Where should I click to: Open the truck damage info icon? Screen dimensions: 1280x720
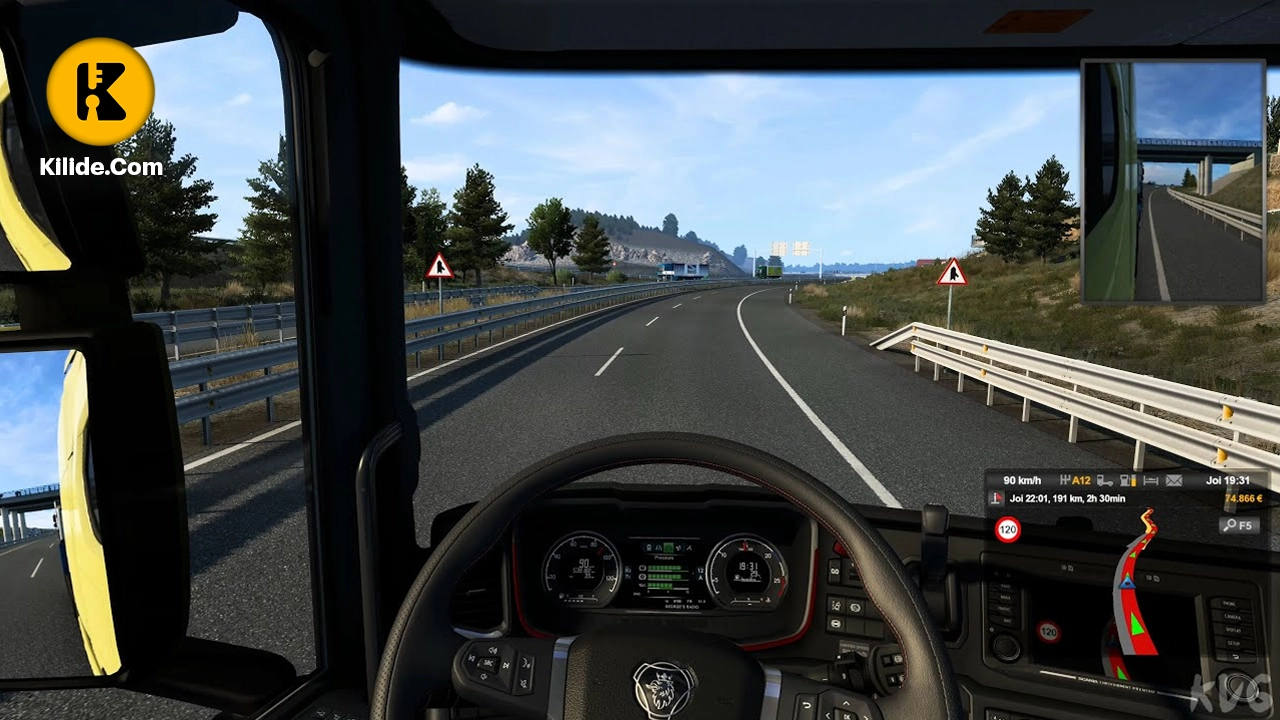pos(1105,480)
